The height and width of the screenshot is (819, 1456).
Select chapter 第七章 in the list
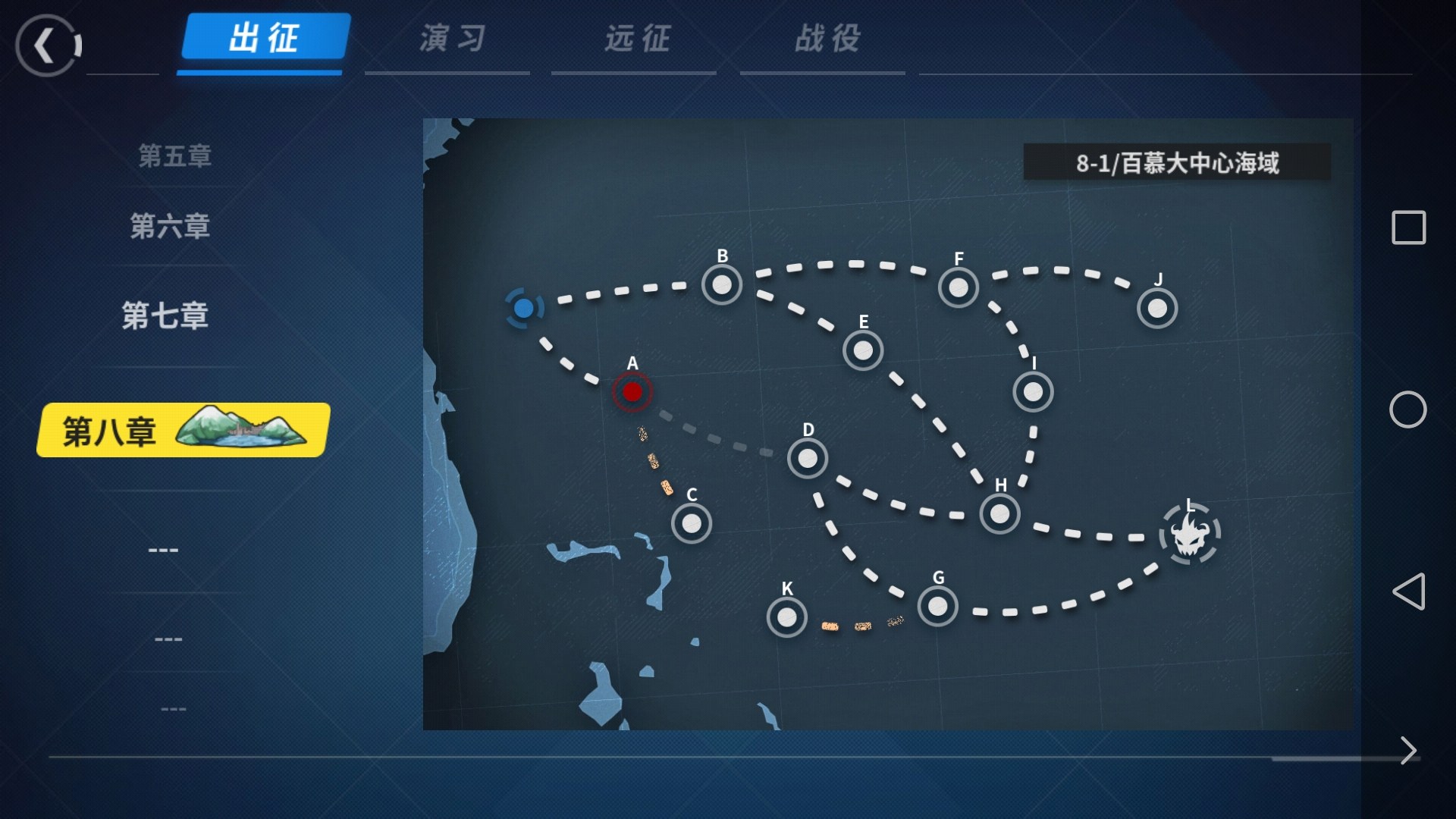pos(165,315)
